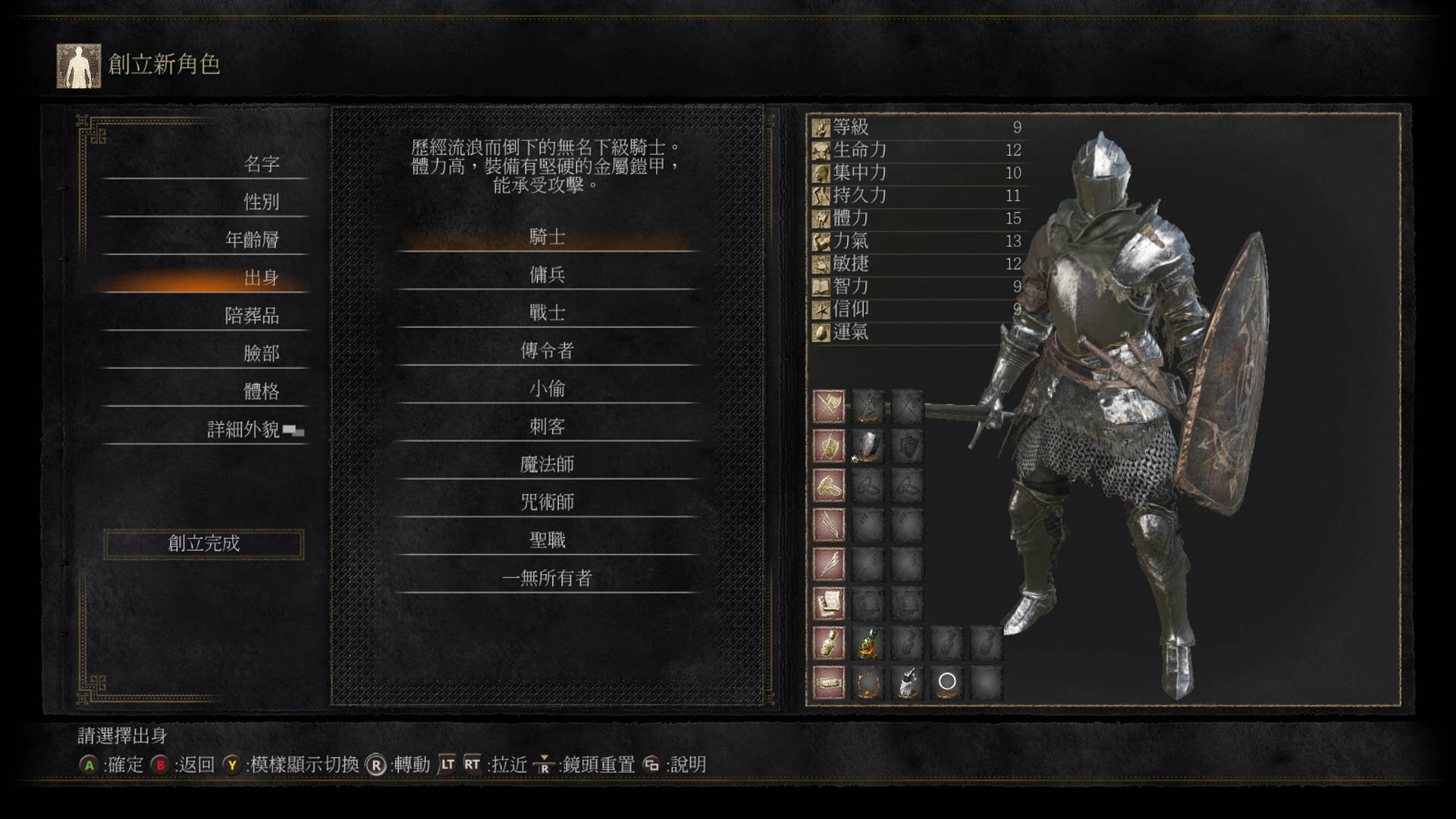Select the 刺客 (Assassin) class
The height and width of the screenshot is (819, 1456).
[x=547, y=426]
